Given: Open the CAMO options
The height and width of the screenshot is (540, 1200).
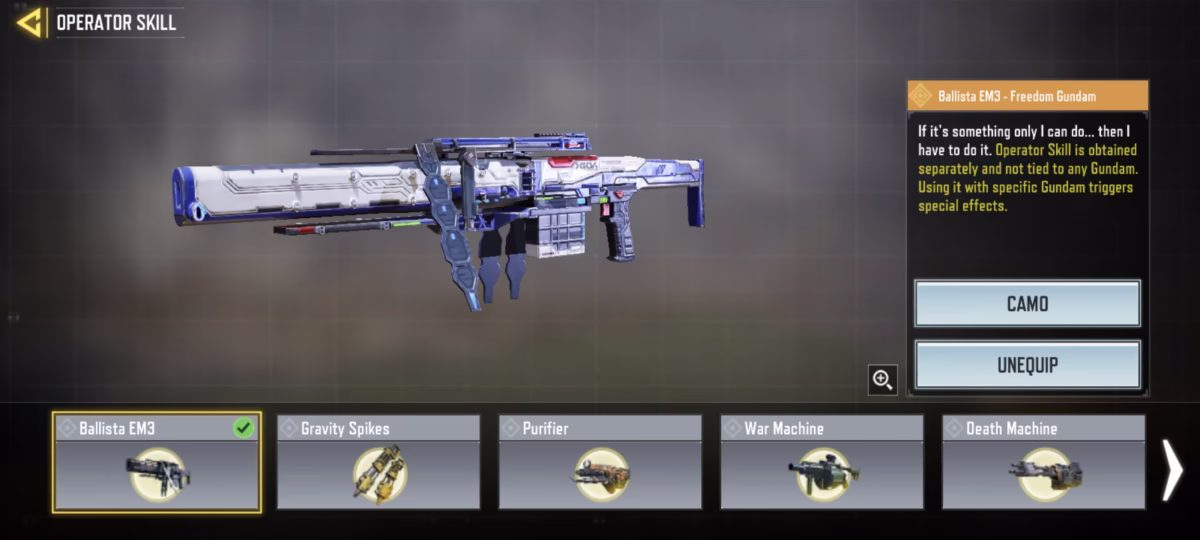Looking at the screenshot, I should click(x=1027, y=303).
